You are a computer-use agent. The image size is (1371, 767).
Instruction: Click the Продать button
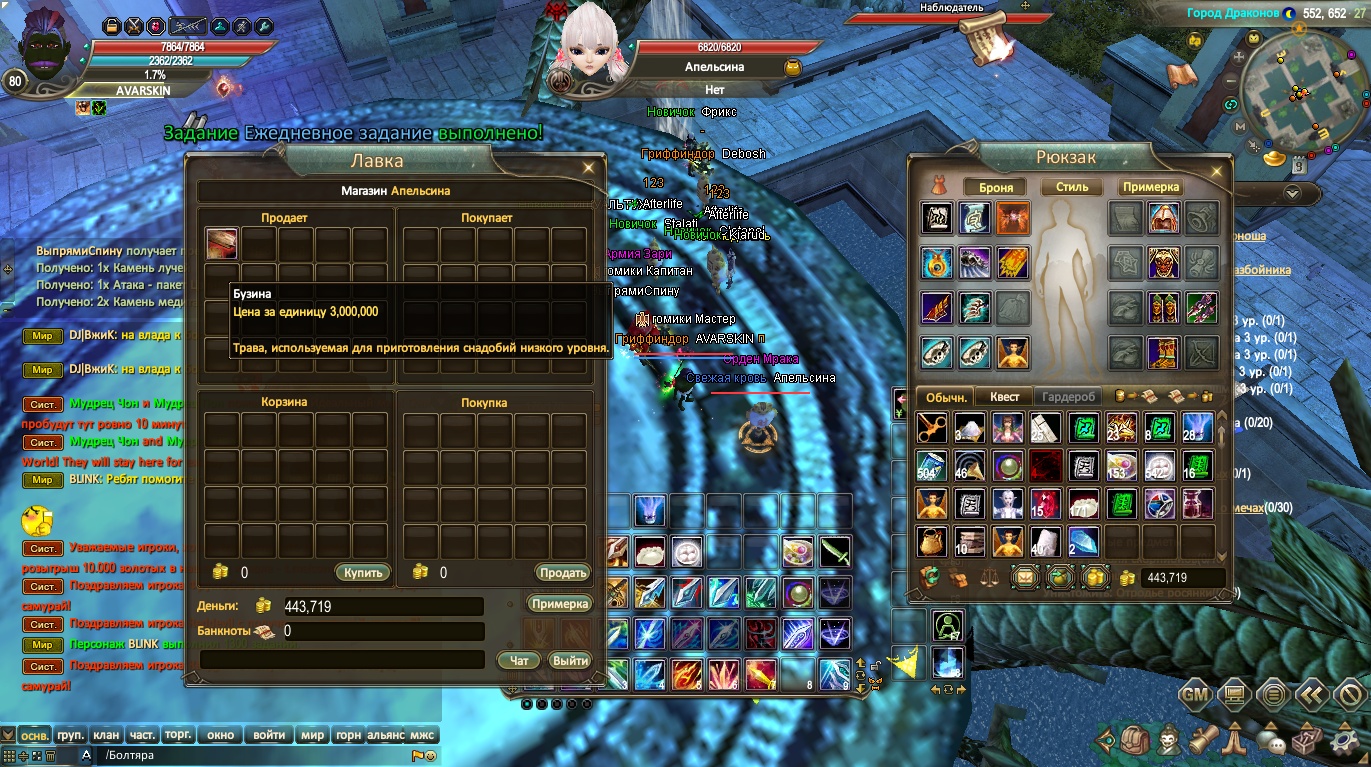(563, 573)
